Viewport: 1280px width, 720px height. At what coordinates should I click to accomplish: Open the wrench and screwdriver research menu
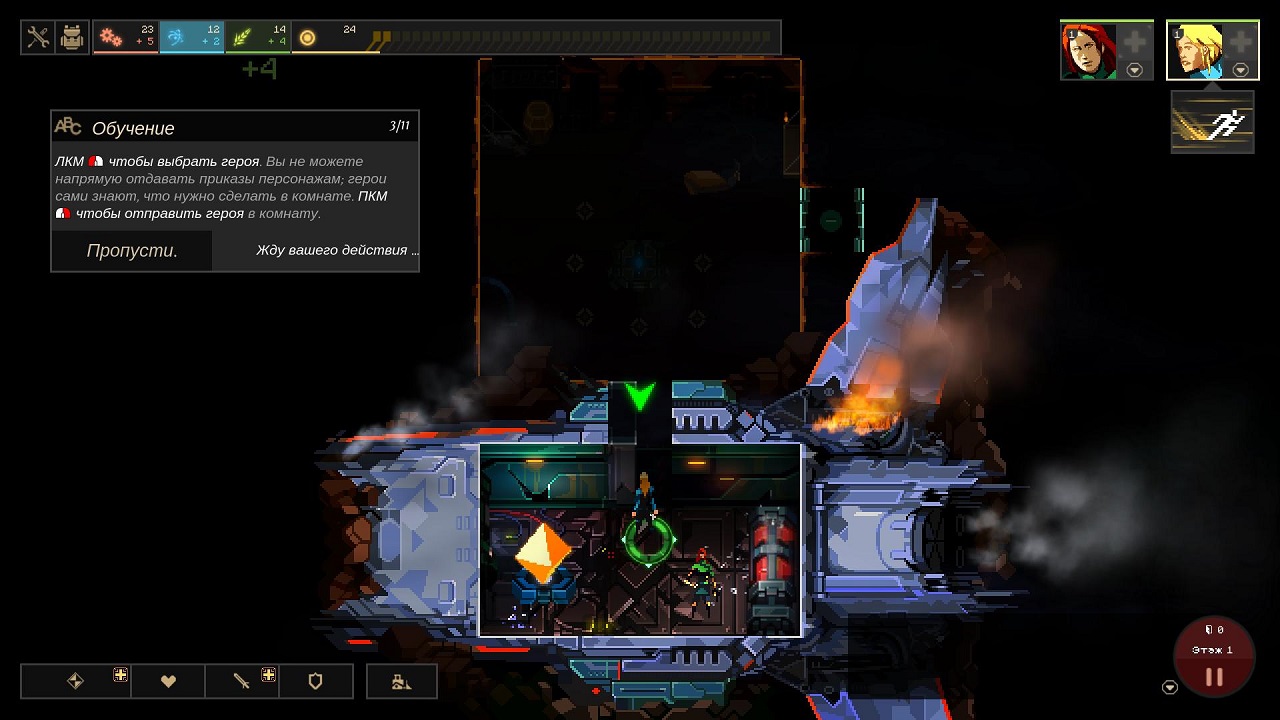tap(38, 38)
